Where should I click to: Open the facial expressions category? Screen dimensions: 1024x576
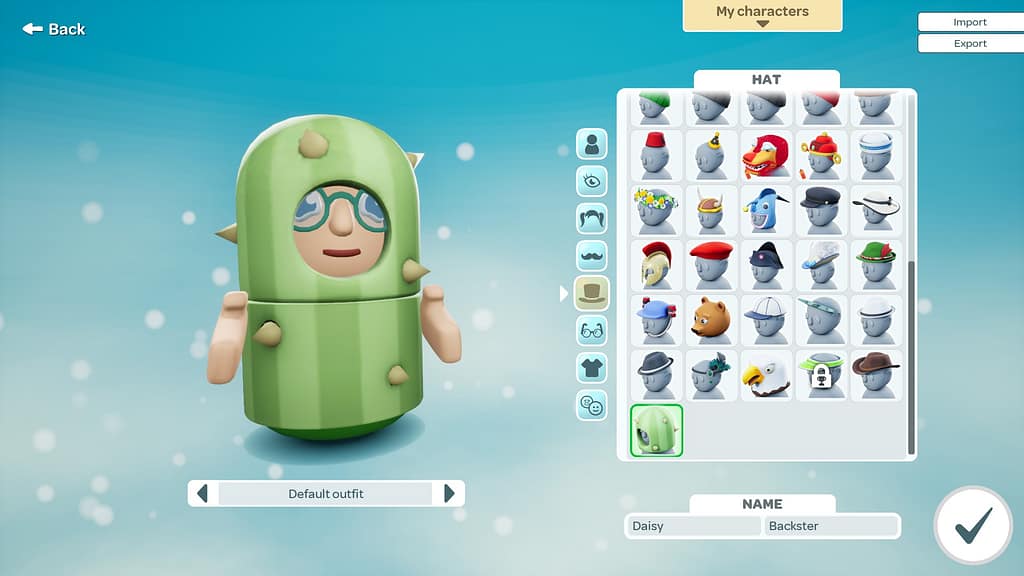click(x=591, y=405)
